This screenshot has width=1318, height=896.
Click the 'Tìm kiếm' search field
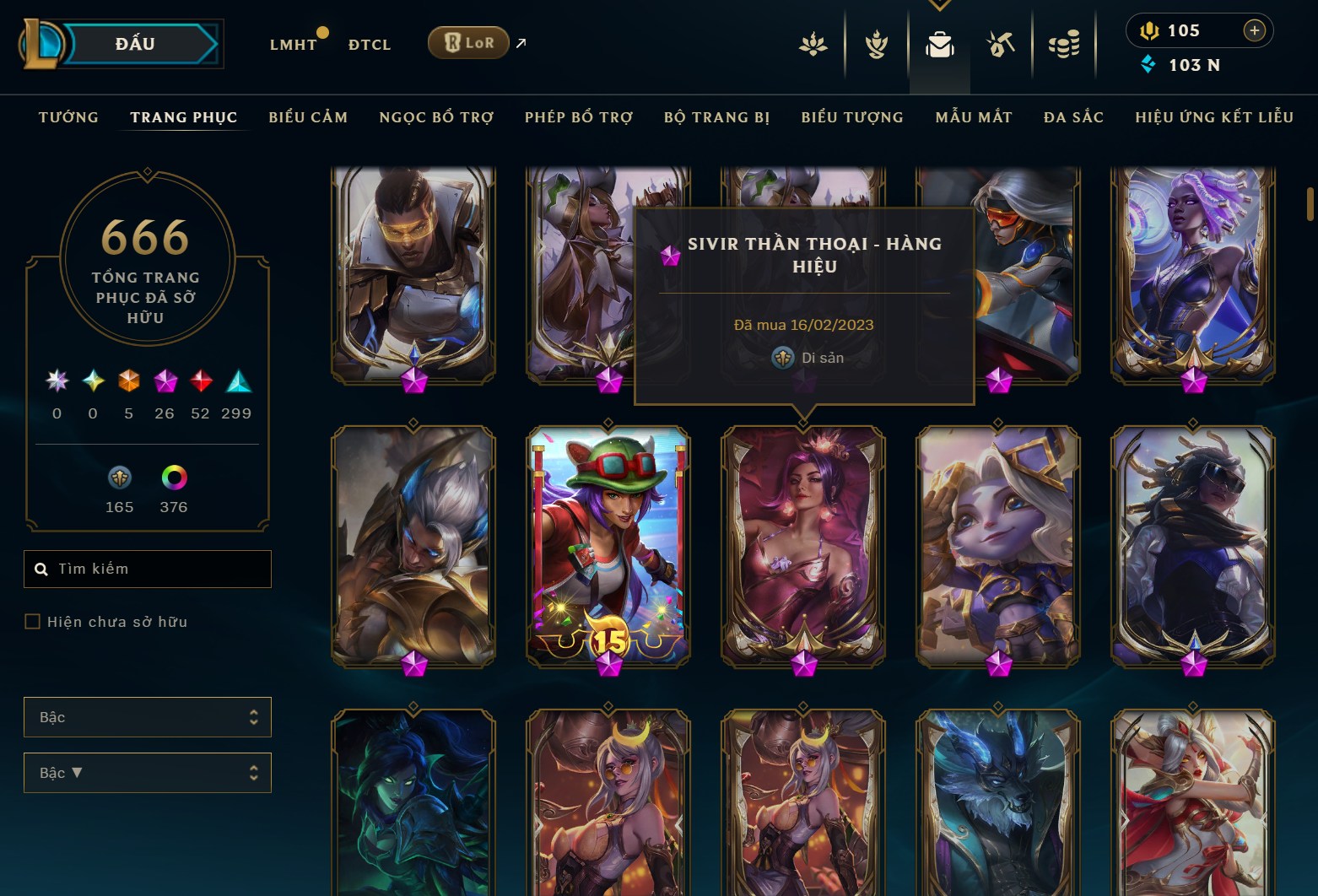point(148,569)
